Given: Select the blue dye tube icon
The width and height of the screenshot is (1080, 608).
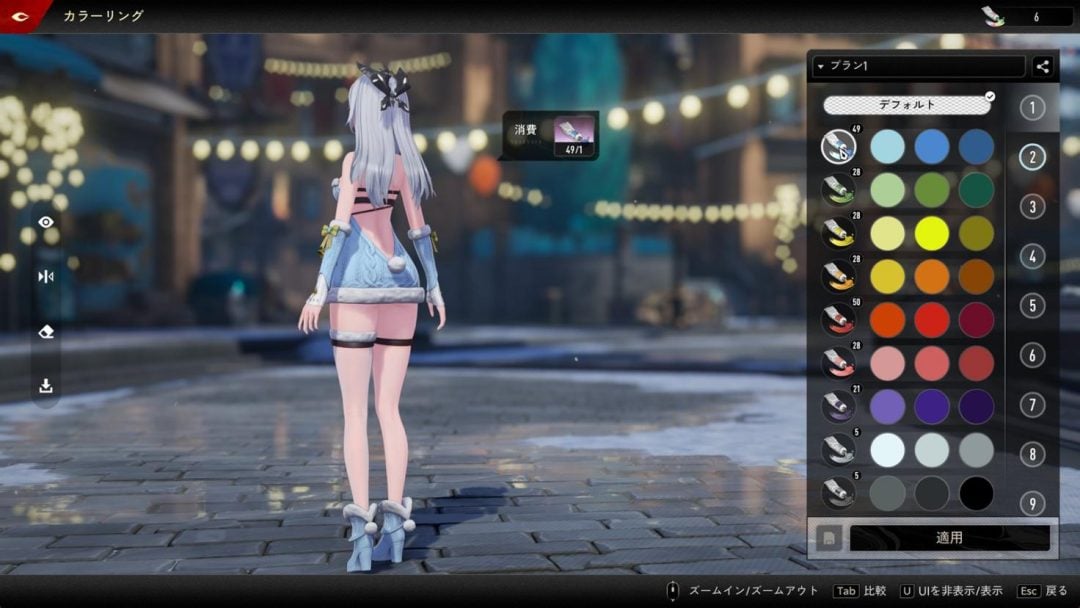Looking at the screenshot, I should pos(838,148).
